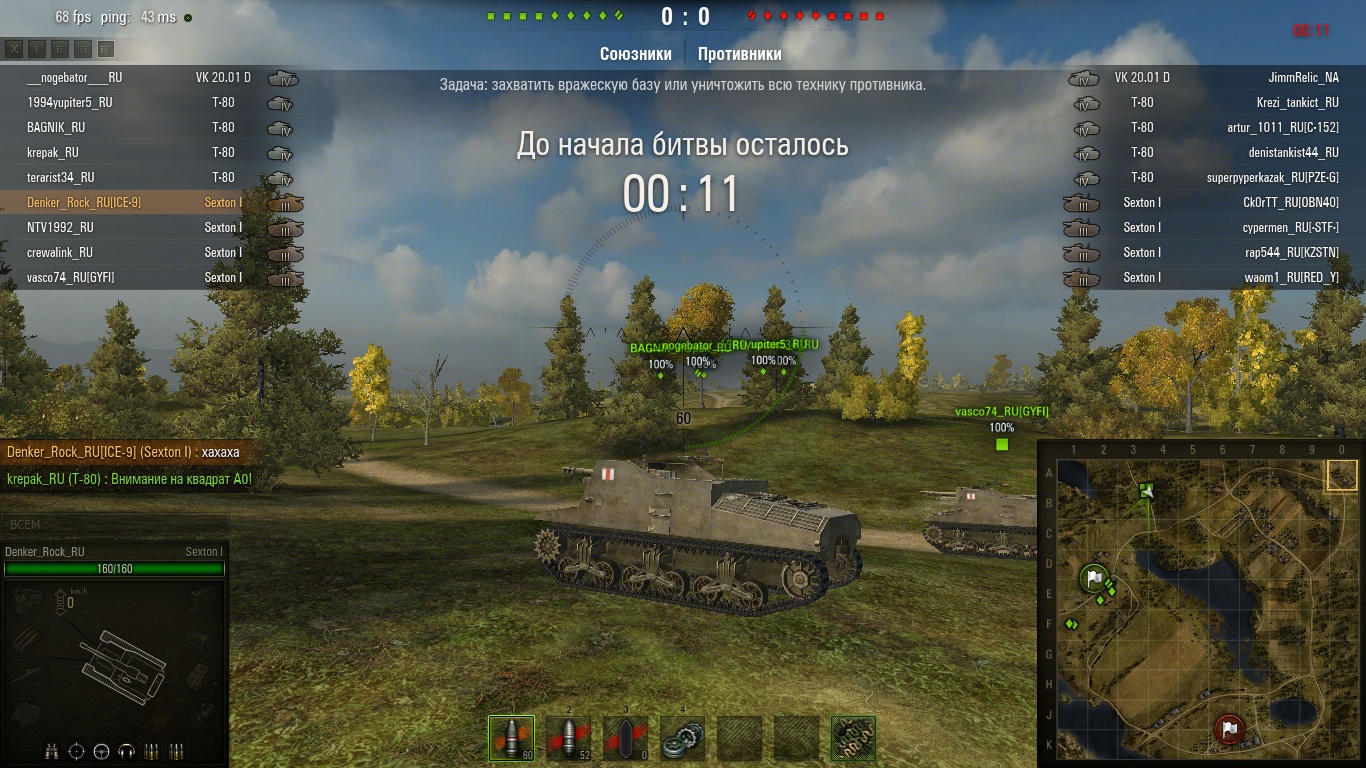Click the camouflage net icon in the hotbar

[x=853, y=738]
